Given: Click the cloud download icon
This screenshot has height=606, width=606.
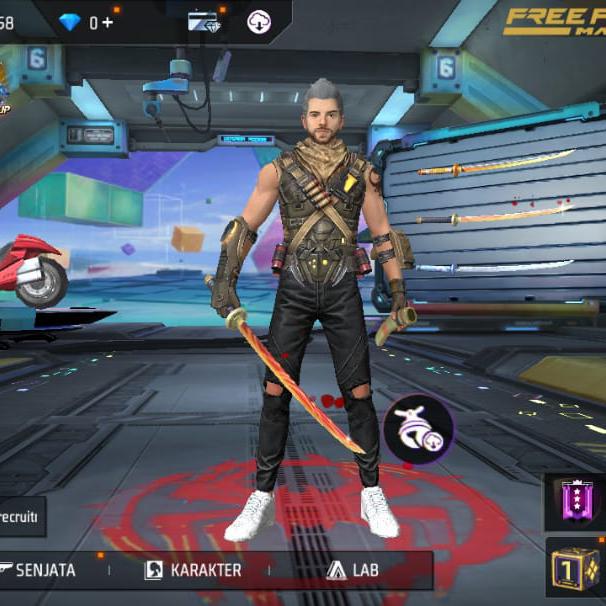Looking at the screenshot, I should pos(258,21).
